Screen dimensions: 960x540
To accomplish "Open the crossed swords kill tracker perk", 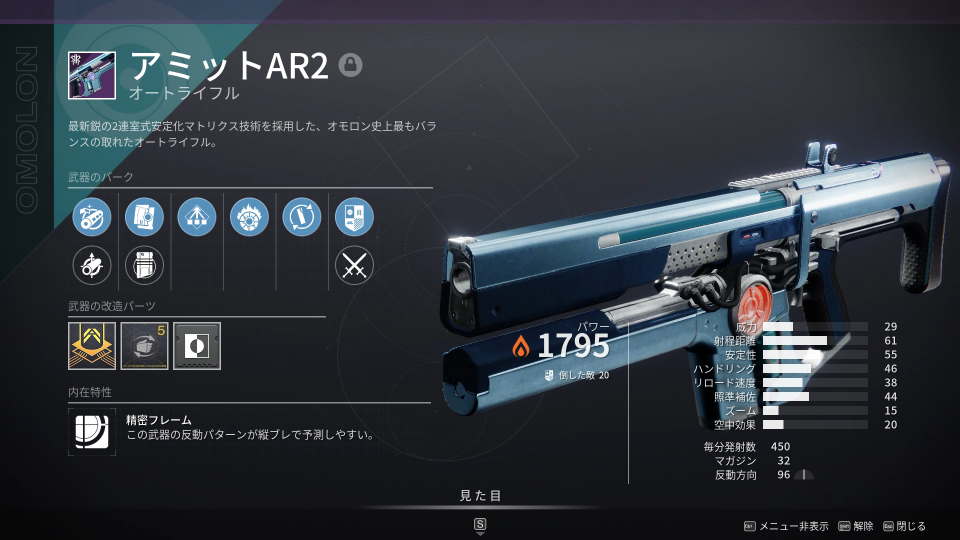I will pos(354,265).
